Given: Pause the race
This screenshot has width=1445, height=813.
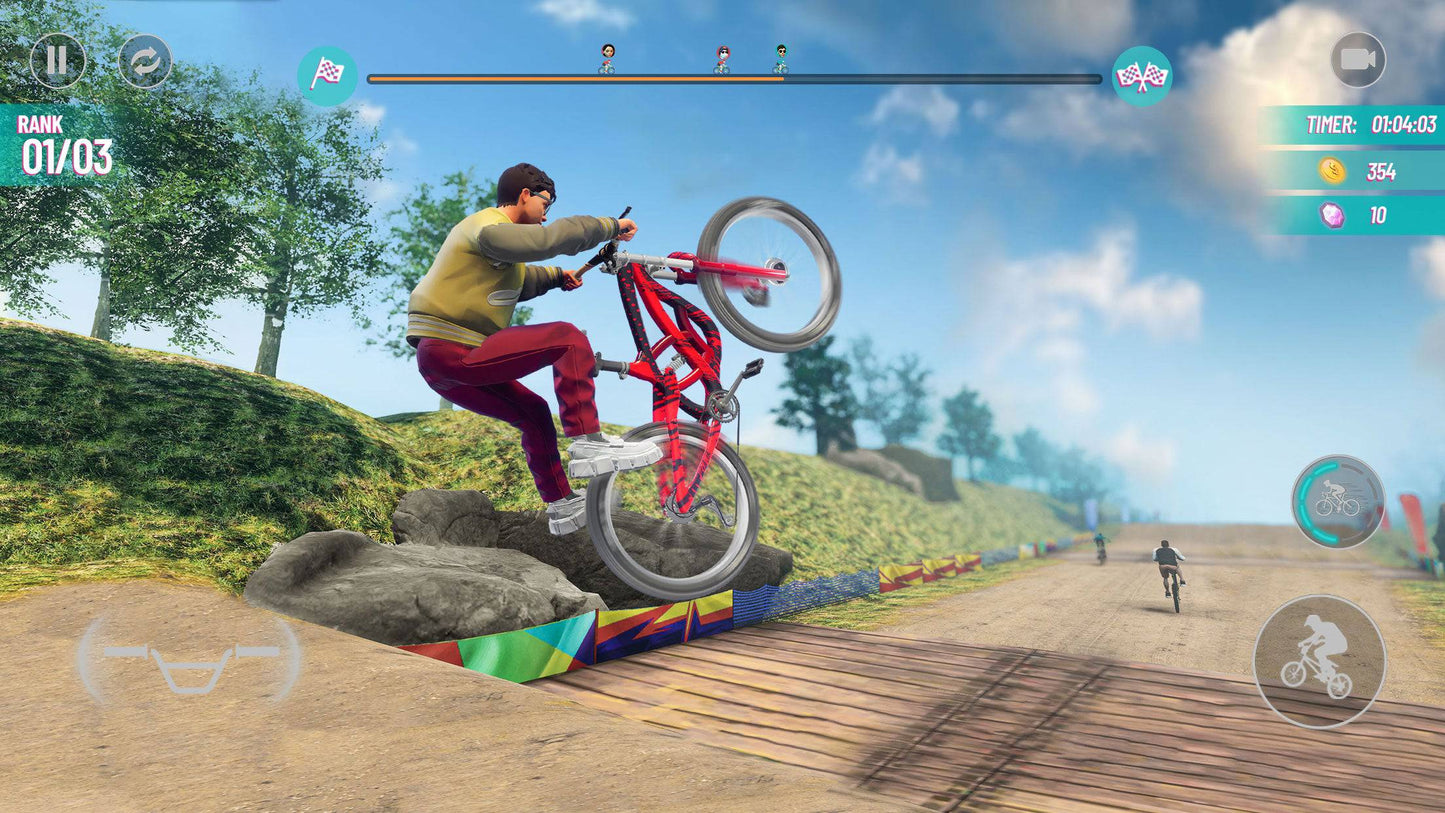Looking at the screenshot, I should (x=57, y=61).
